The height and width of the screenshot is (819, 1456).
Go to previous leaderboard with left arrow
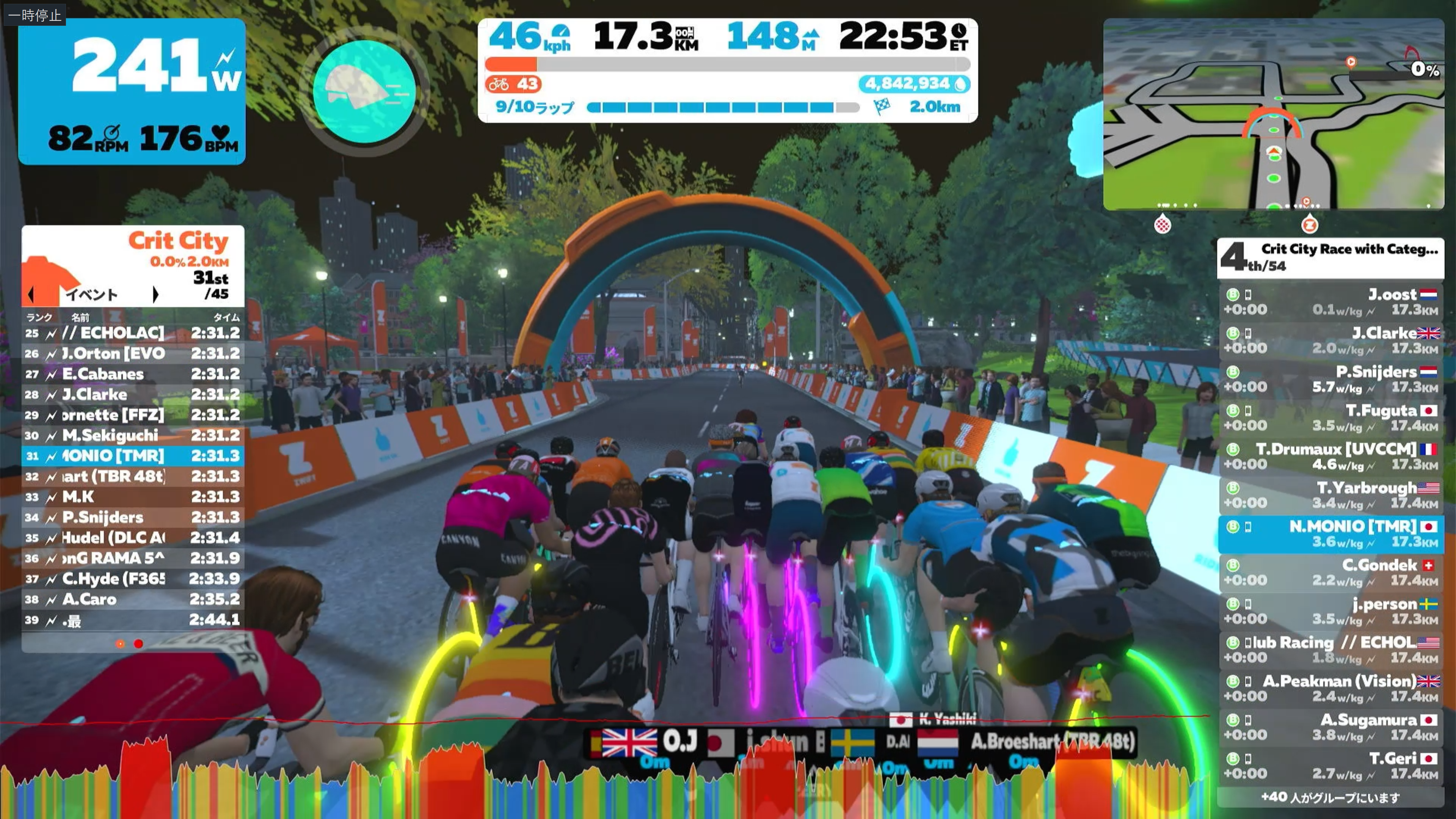[x=31, y=295]
